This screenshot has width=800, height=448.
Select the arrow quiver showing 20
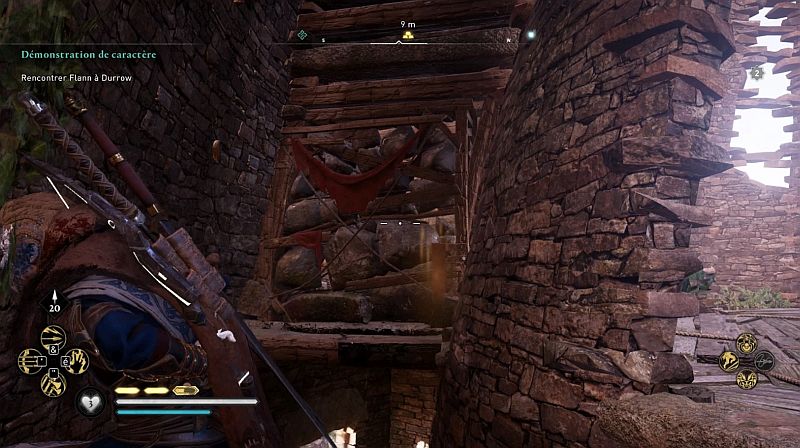click(53, 303)
